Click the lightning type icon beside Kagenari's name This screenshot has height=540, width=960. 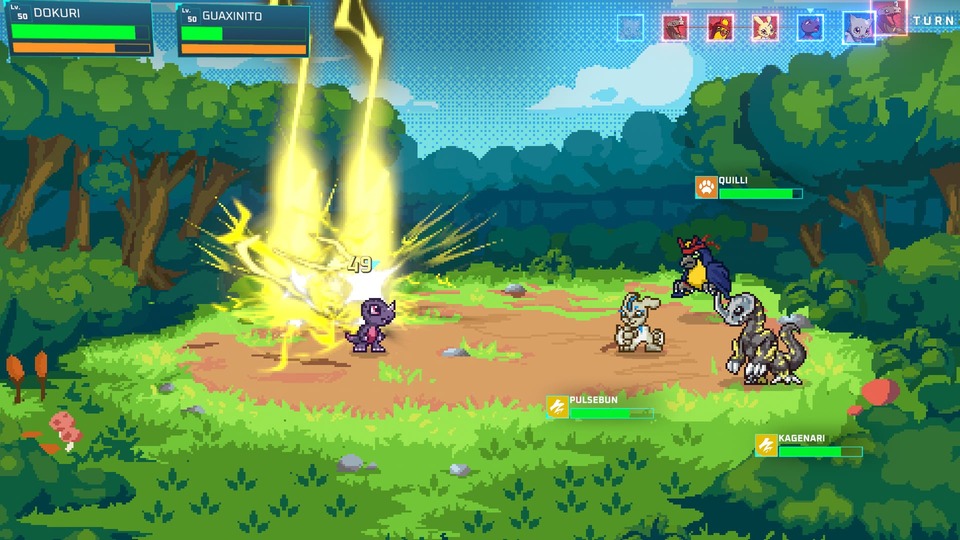point(766,445)
